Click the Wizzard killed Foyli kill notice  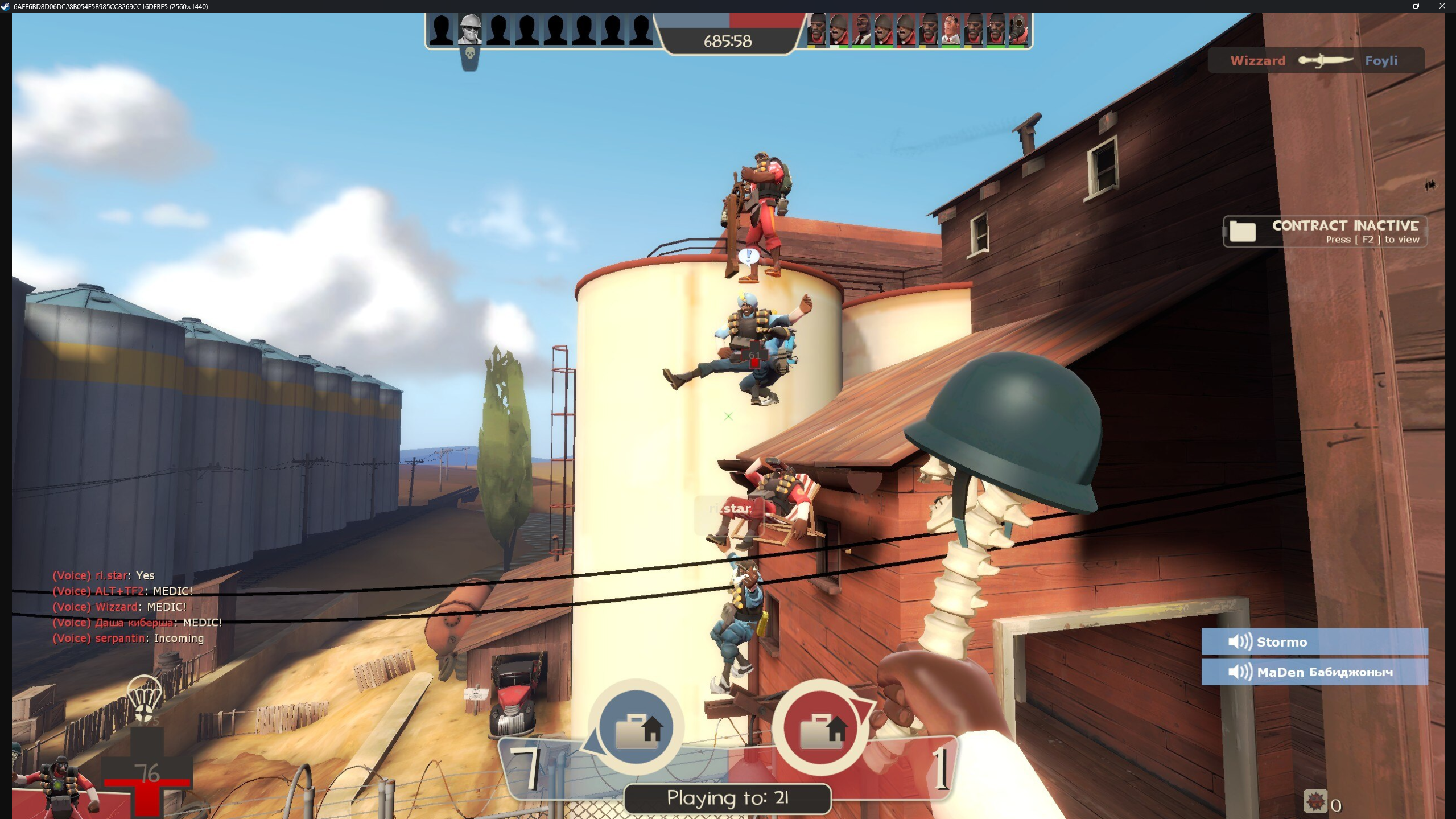1315,61
